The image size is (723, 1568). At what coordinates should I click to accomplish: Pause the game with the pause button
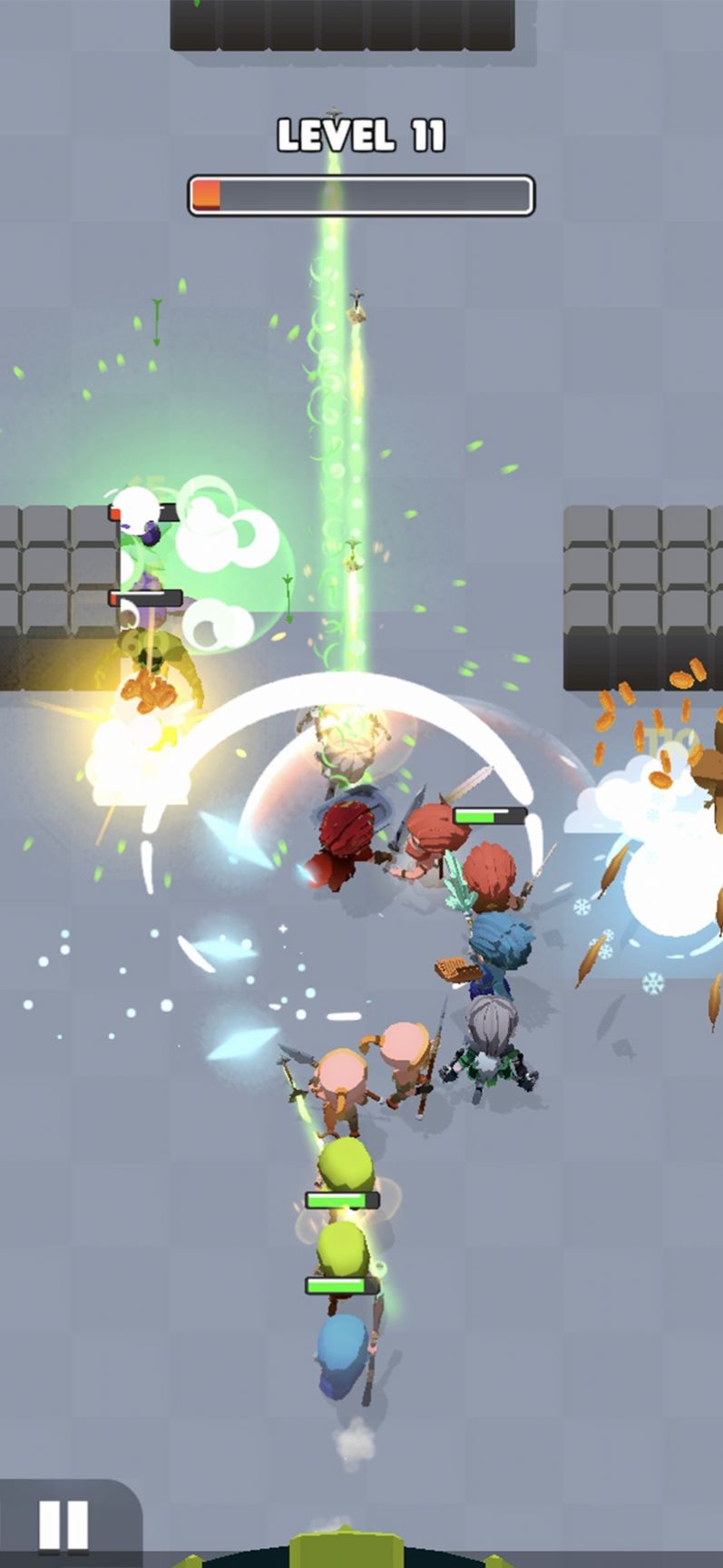tap(64, 1524)
